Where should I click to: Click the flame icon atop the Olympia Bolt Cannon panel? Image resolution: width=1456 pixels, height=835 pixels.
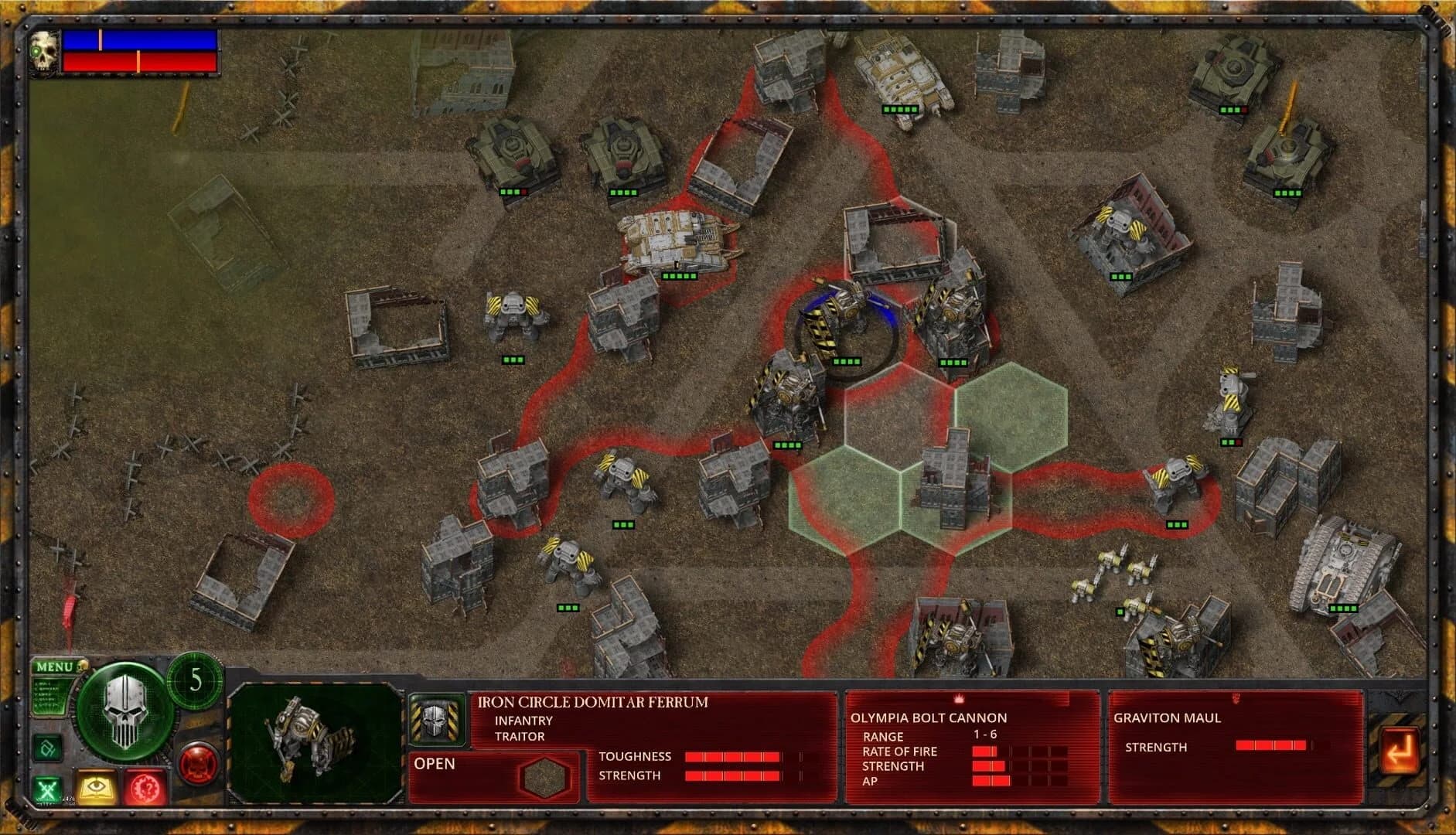point(961,697)
